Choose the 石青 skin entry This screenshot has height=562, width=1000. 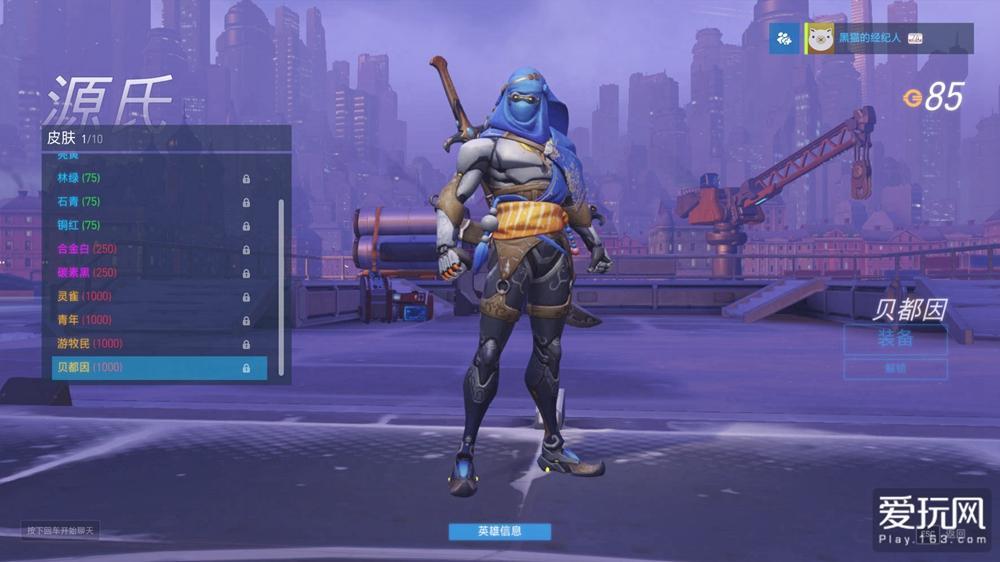pyautogui.click(x=150, y=202)
